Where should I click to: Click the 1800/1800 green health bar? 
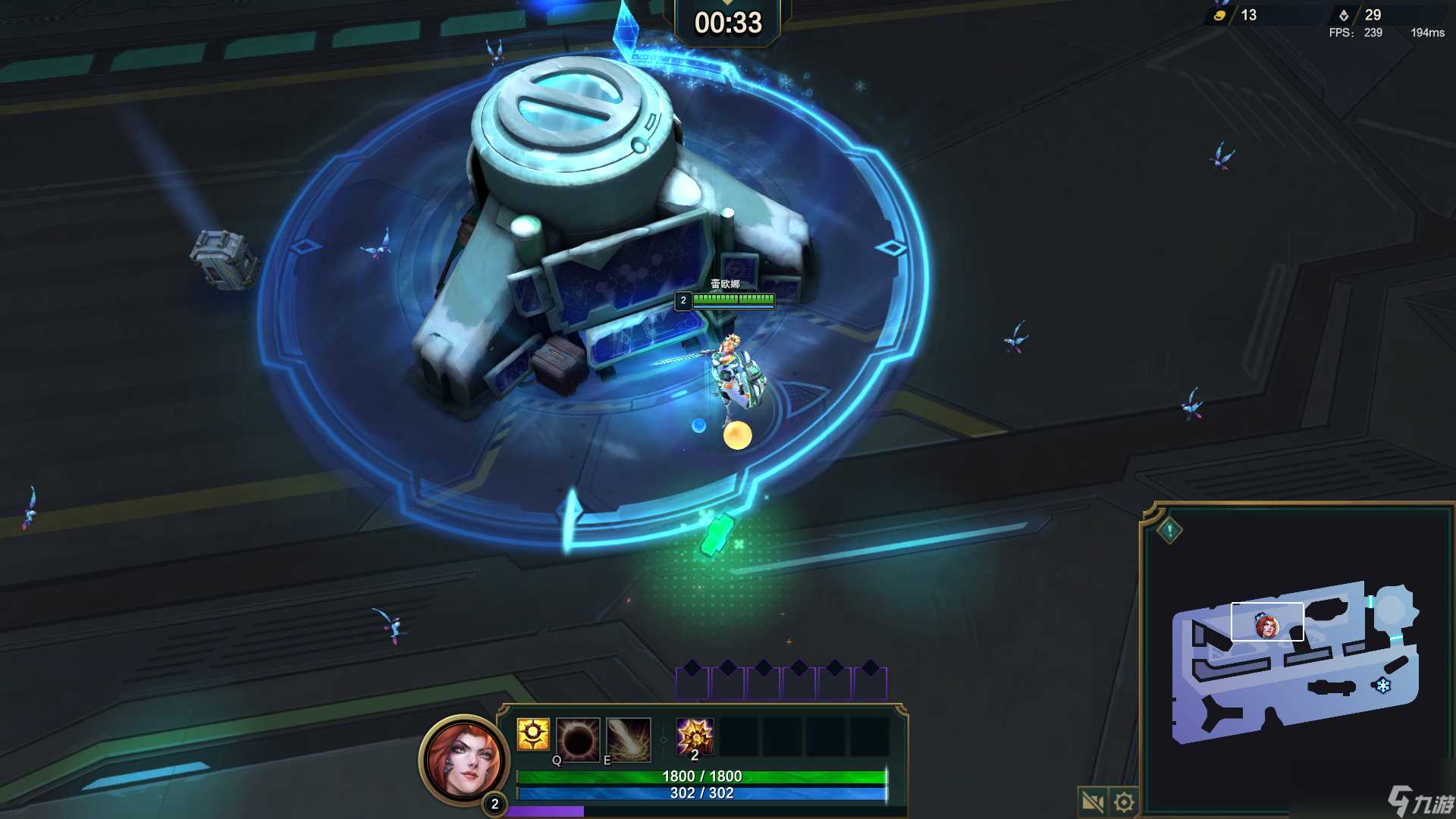coord(701,776)
